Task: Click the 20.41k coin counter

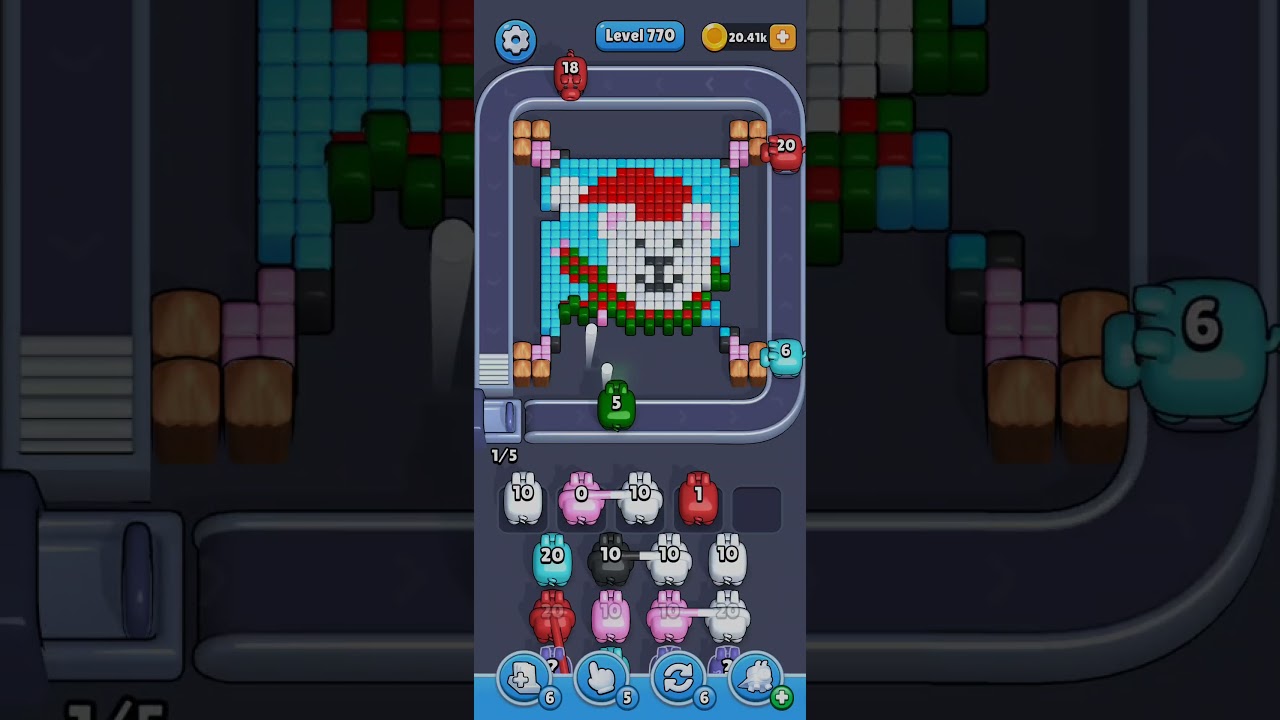Action: click(748, 37)
